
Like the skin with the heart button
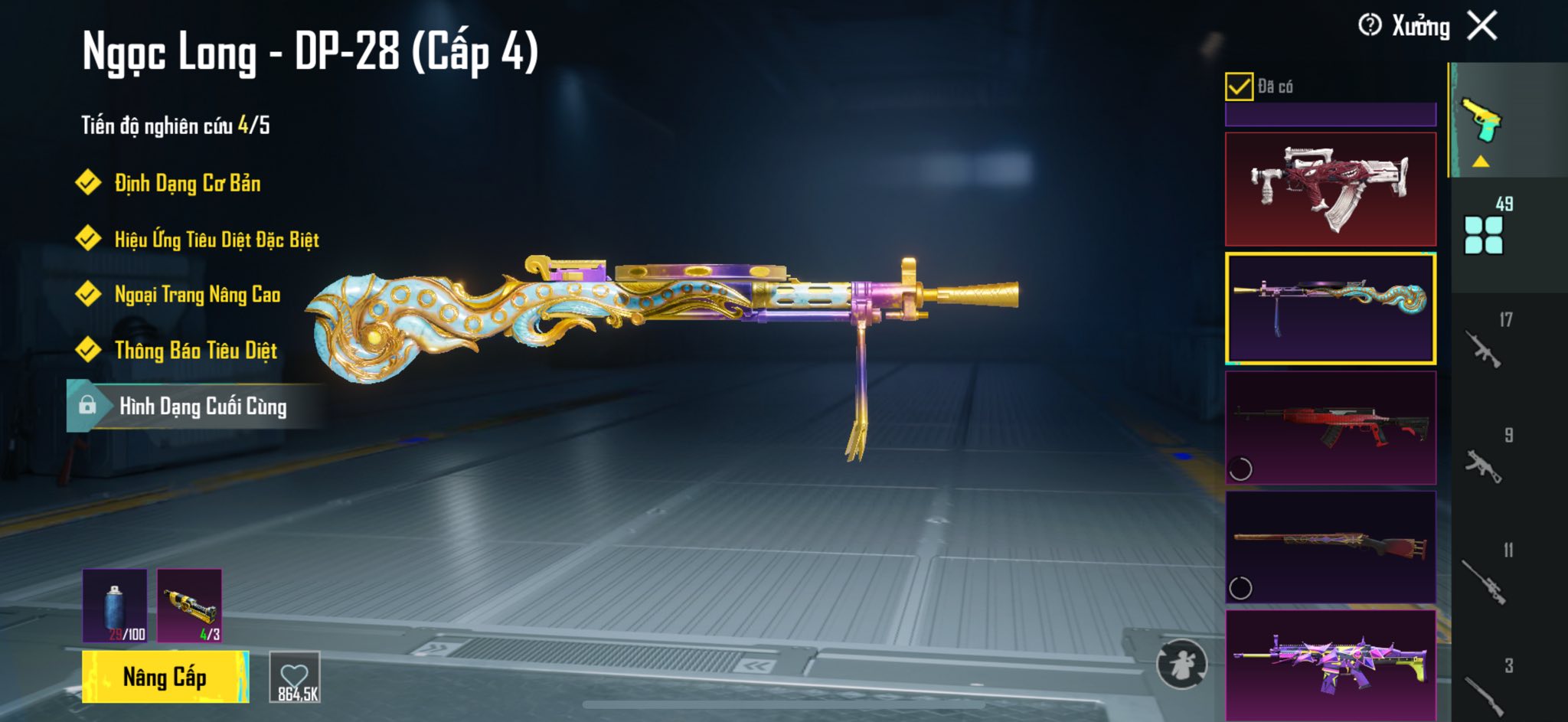295,677
